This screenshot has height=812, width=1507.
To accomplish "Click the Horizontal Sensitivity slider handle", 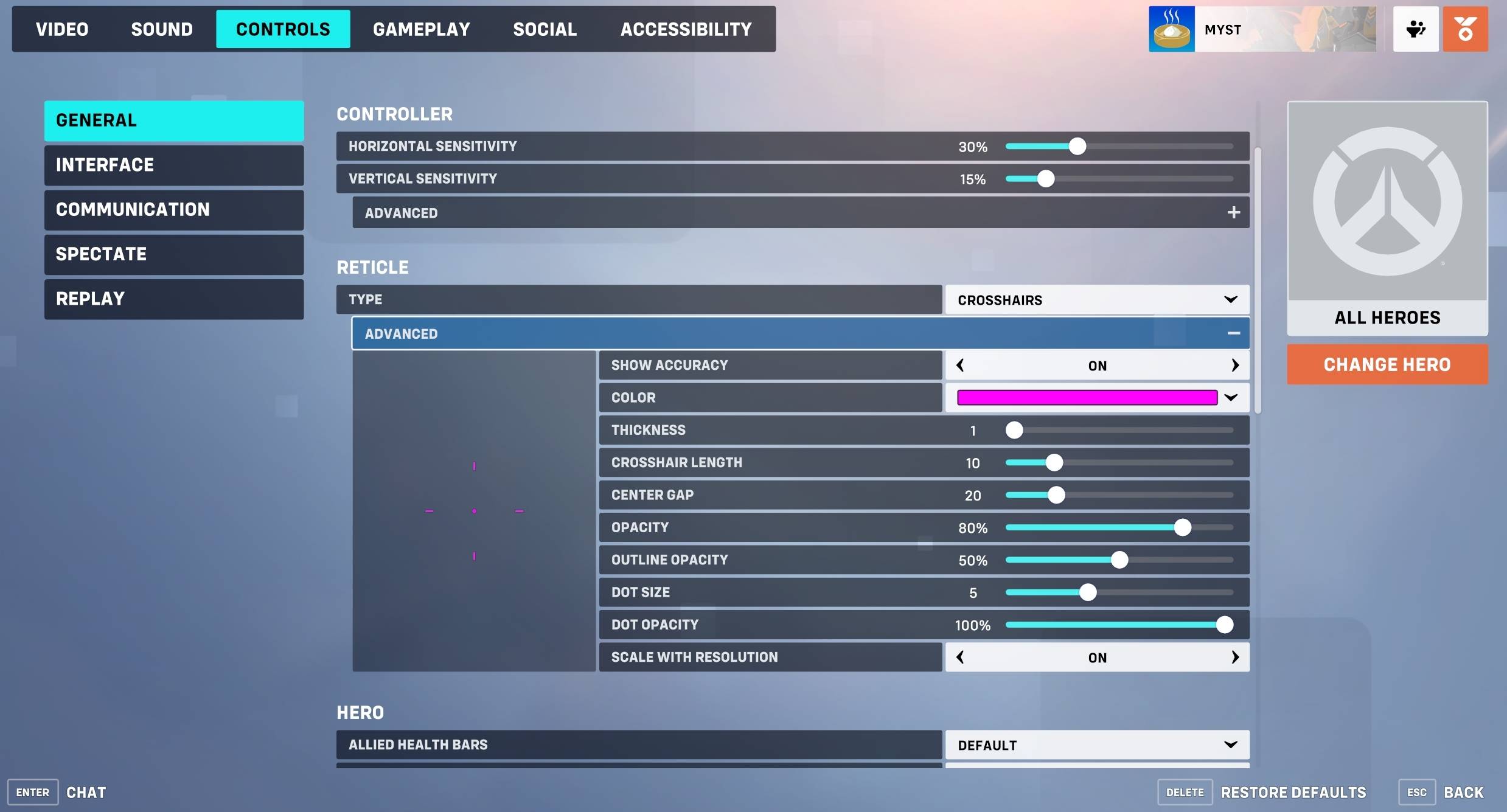I will (x=1077, y=147).
